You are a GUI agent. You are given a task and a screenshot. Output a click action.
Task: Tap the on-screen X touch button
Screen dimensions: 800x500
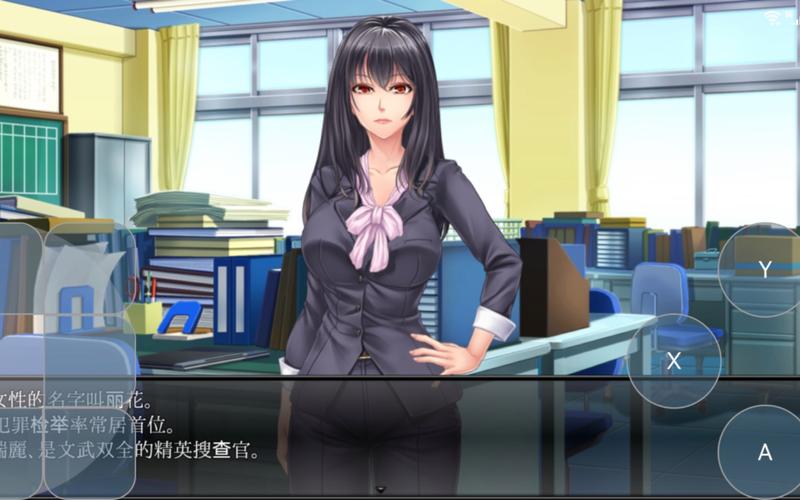pyautogui.click(x=674, y=361)
